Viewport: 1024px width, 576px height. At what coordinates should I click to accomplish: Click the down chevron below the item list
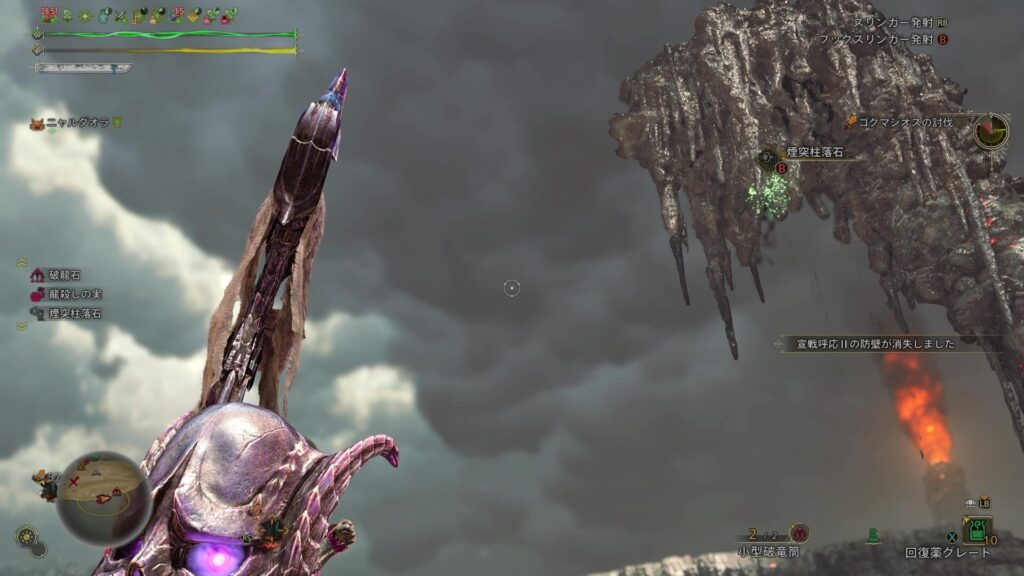[21, 325]
